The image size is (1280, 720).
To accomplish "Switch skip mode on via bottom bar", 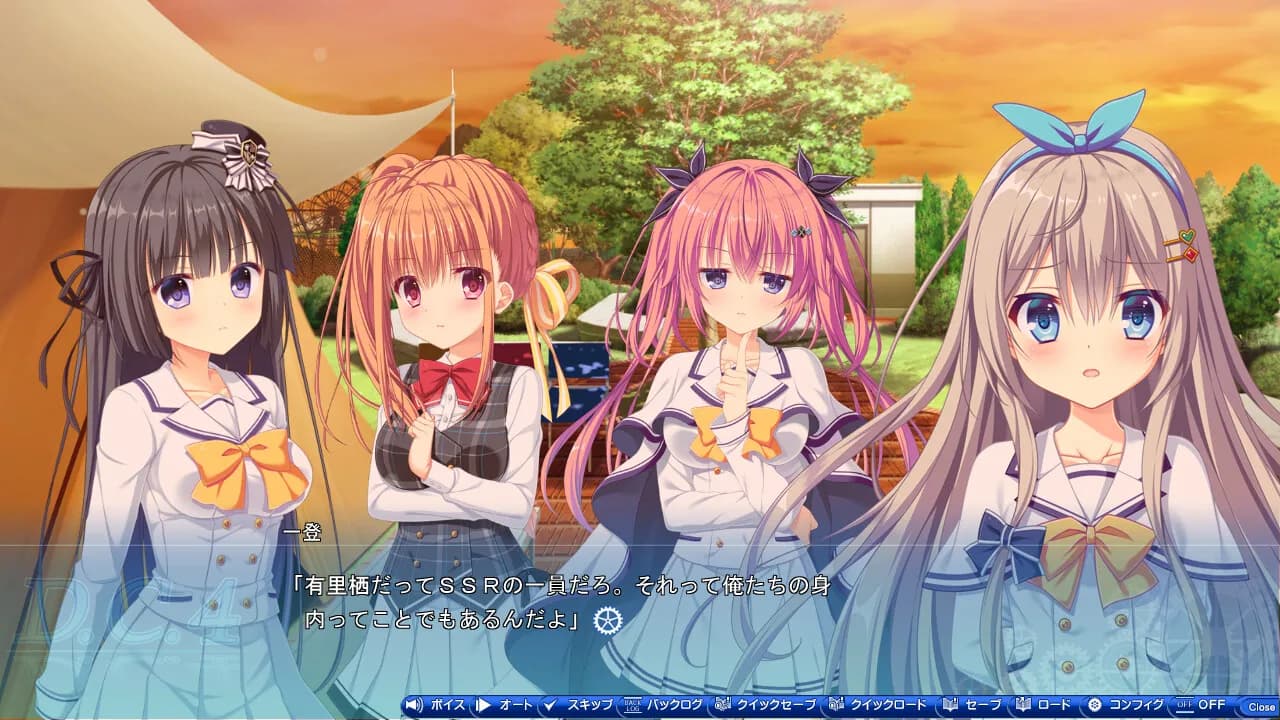I will pyautogui.click(x=579, y=703).
